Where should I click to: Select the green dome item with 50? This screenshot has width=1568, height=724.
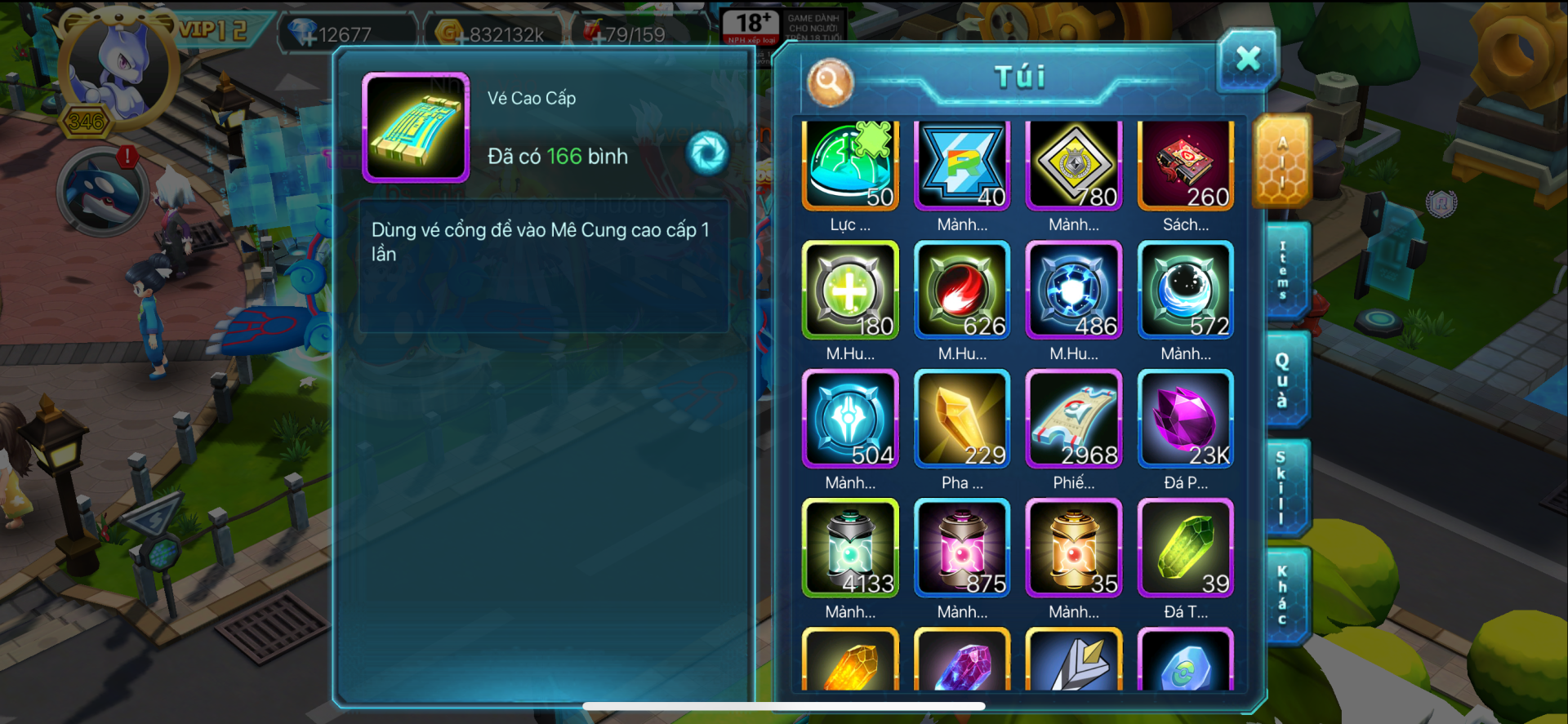[x=850, y=166]
